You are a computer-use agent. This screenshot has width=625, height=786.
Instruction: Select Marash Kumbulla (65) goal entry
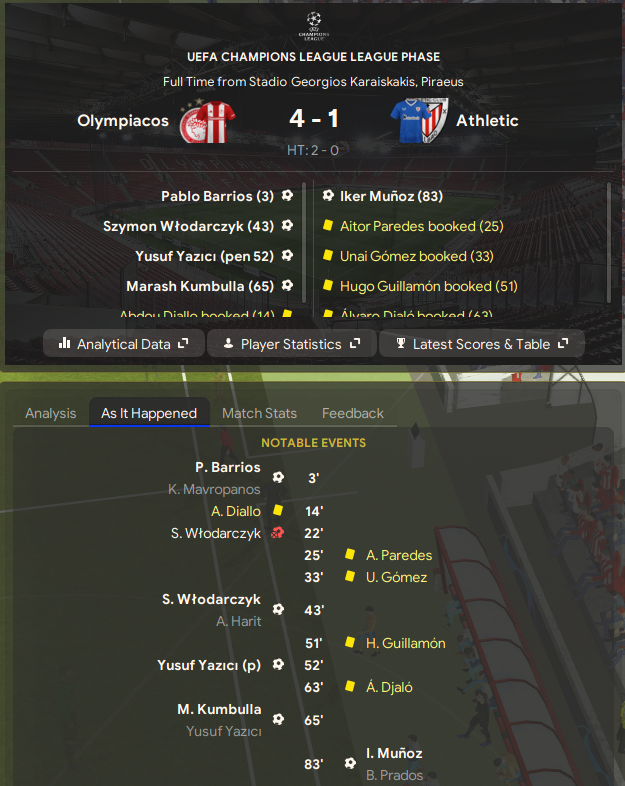coord(200,286)
